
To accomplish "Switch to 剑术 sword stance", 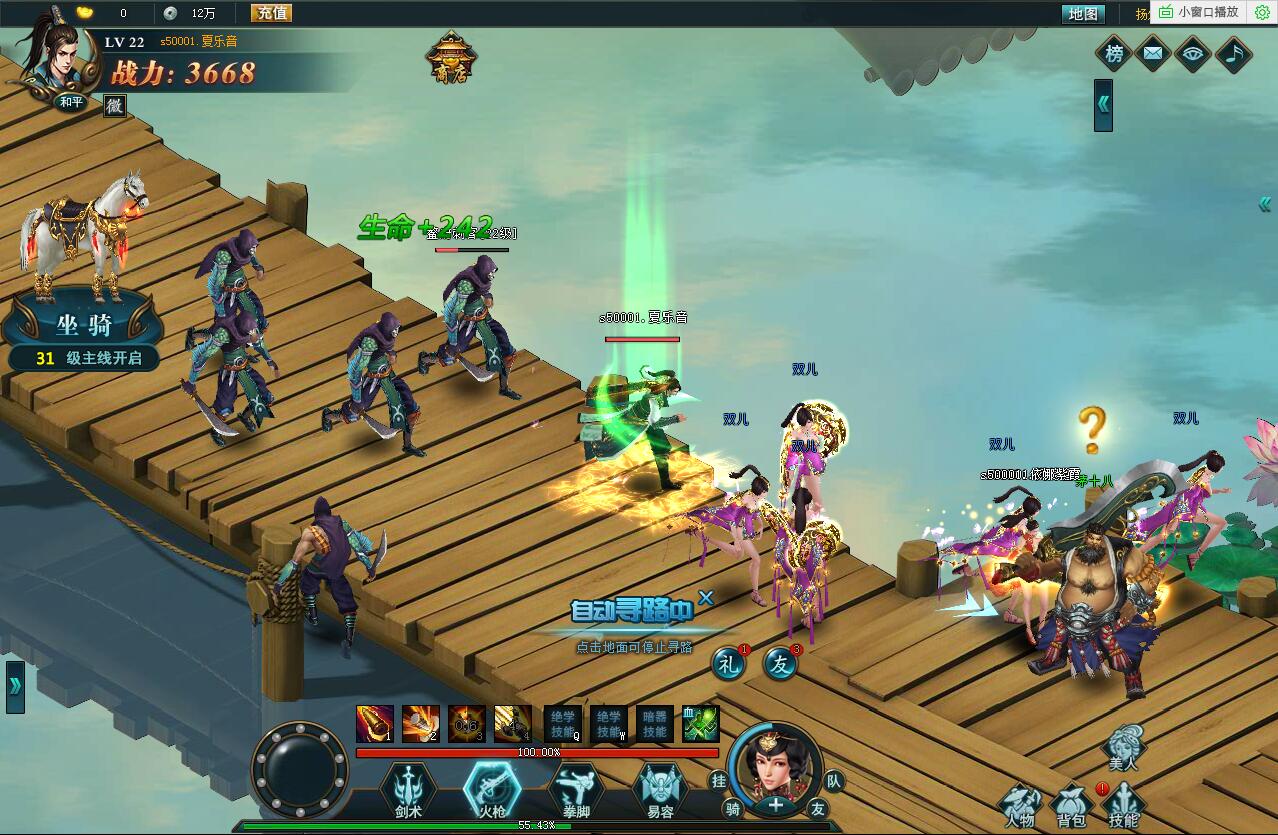I will point(409,790).
